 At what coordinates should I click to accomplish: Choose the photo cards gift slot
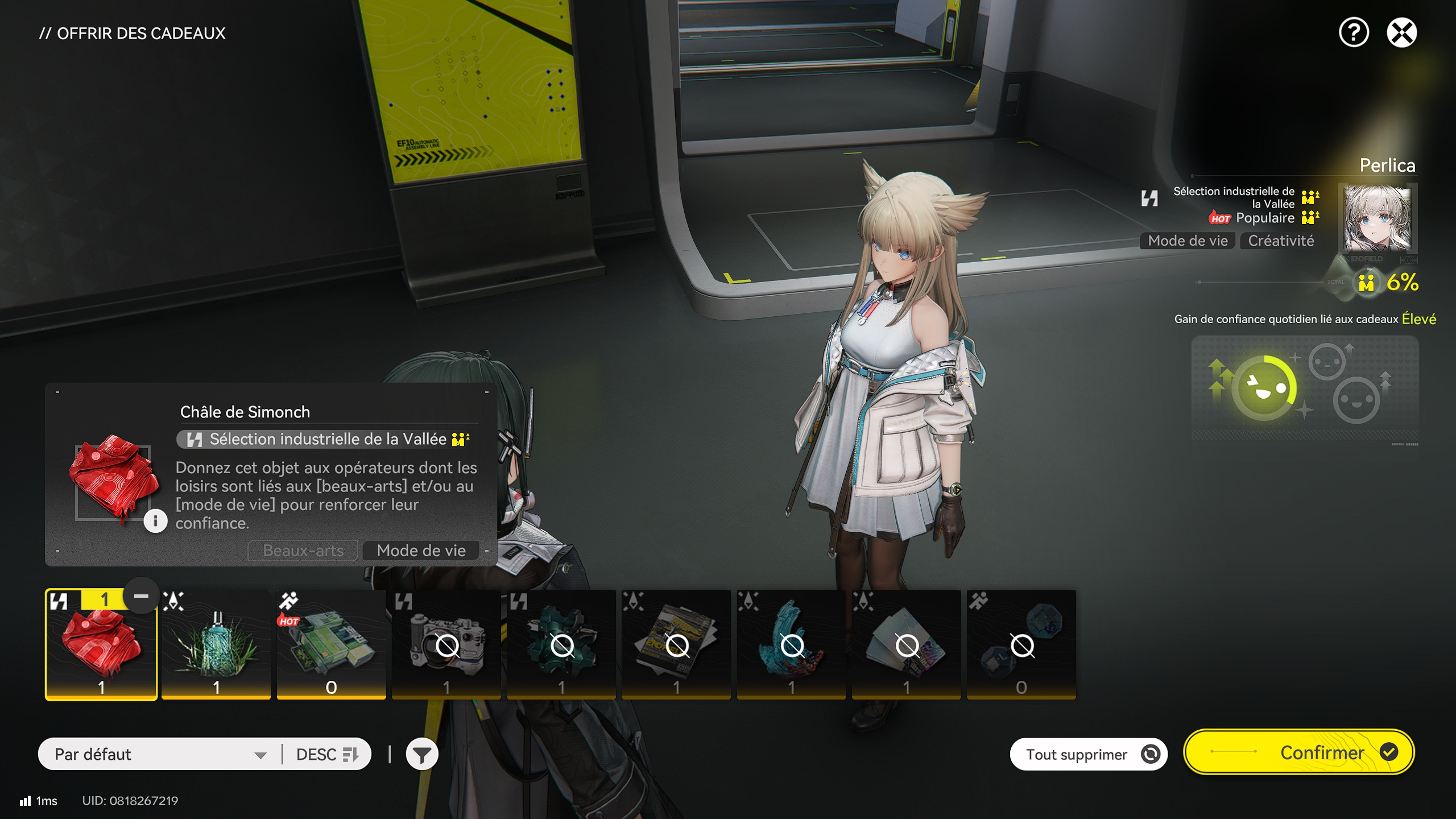coord(906,646)
